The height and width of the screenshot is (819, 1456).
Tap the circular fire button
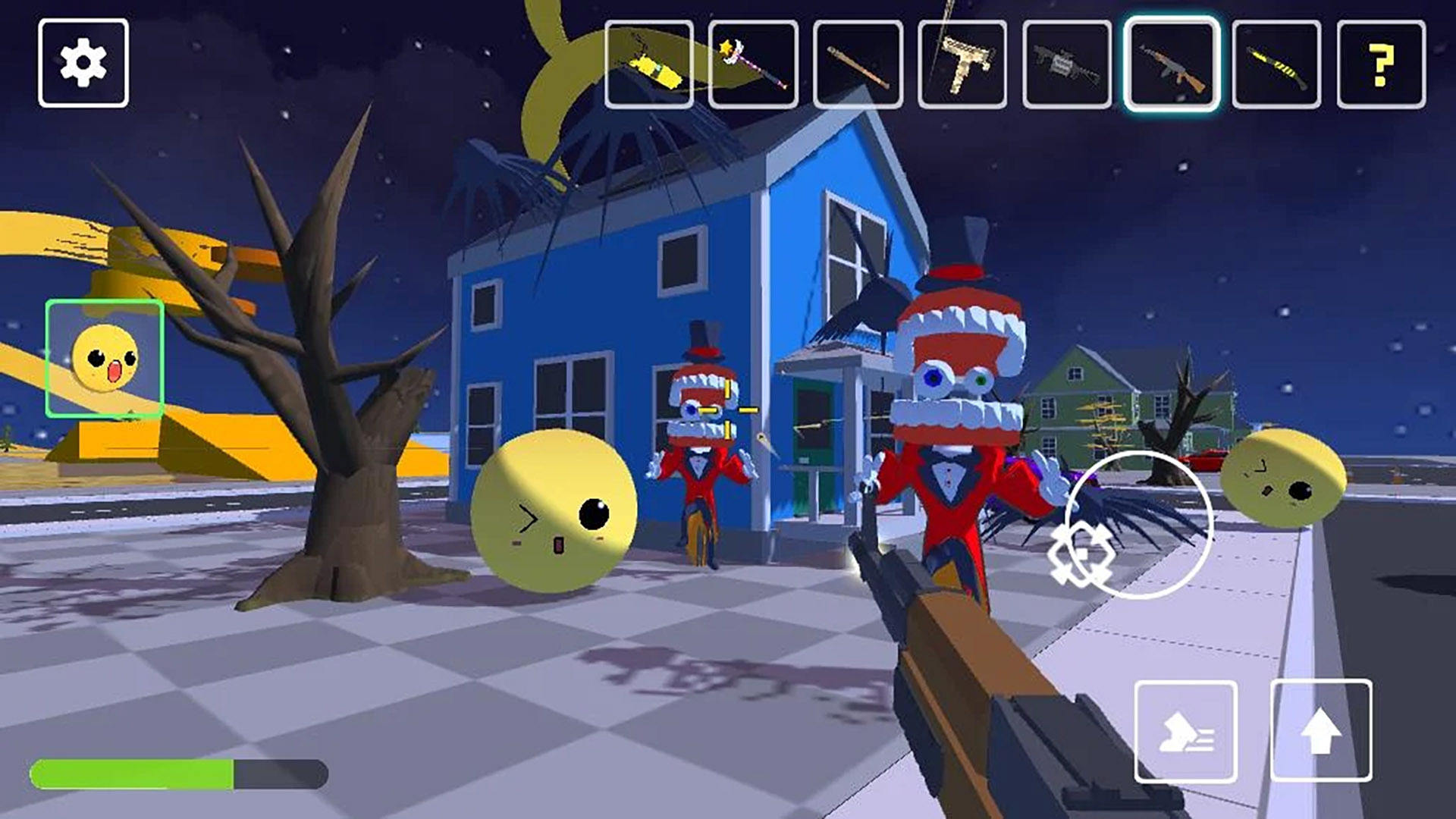pyautogui.click(x=1137, y=525)
